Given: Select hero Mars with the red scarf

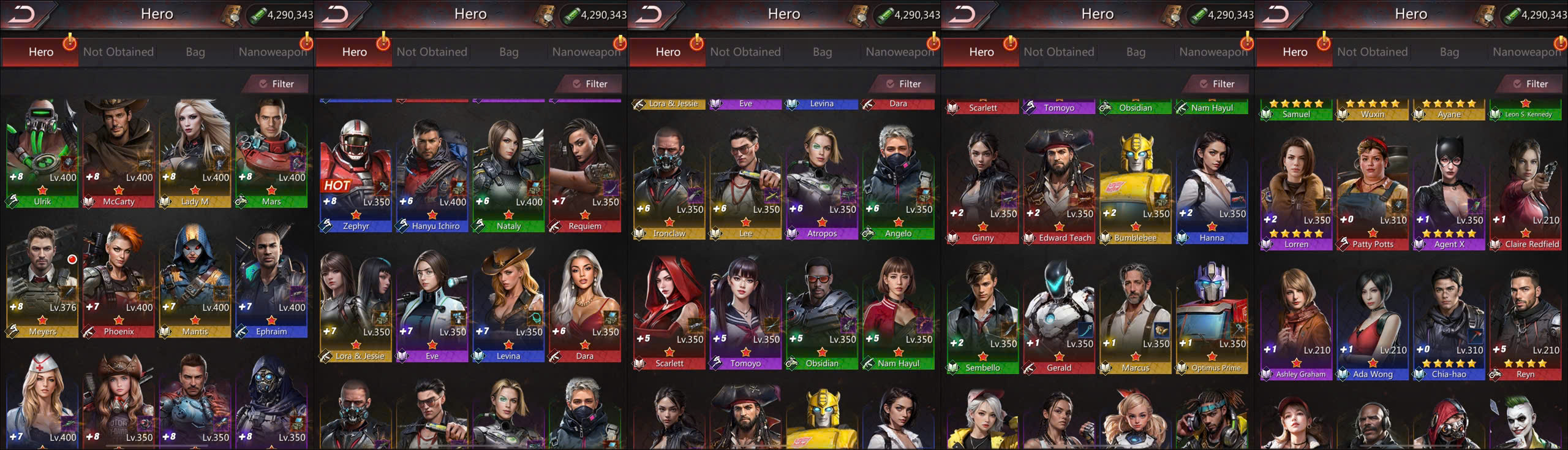Looking at the screenshot, I should (271, 153).
